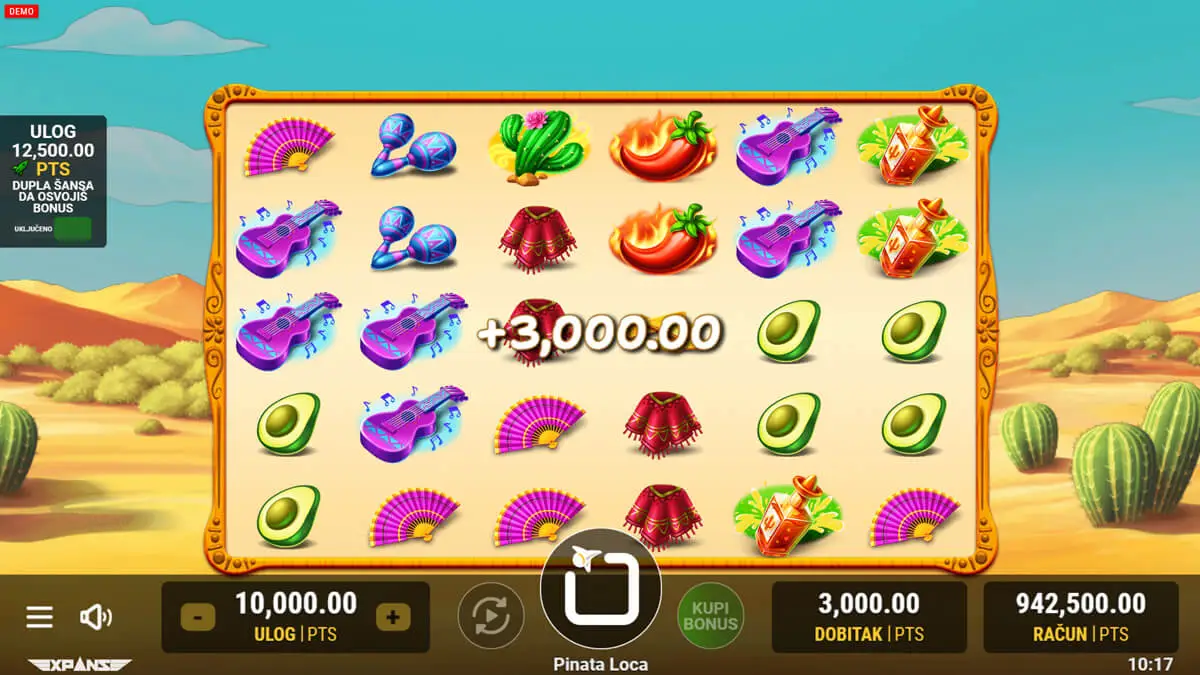Open the Kupi Bonus purchase
Screen dimensions: 1200x675
point(710,616)
